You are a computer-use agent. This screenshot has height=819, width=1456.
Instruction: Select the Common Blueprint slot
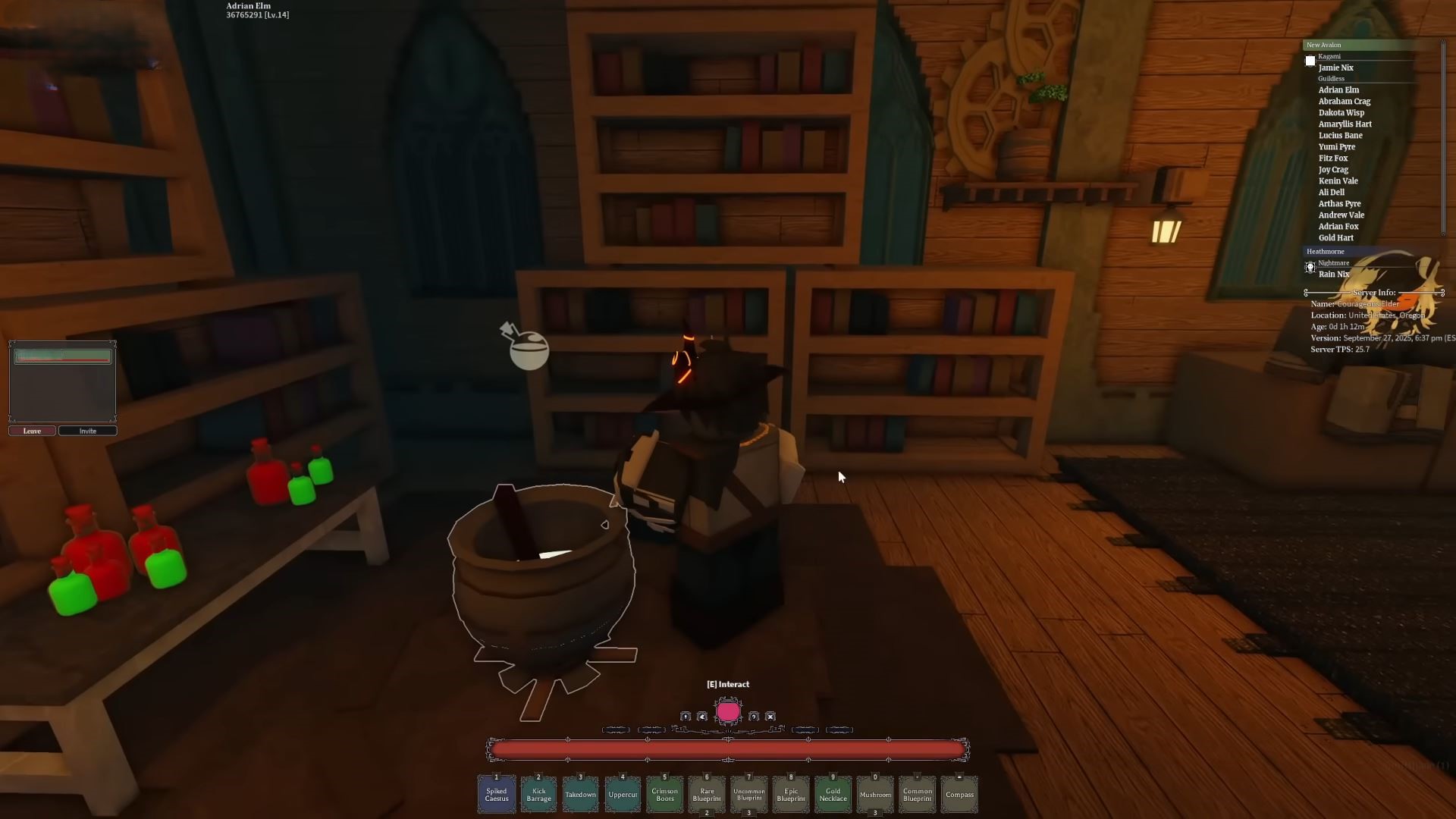917,794
